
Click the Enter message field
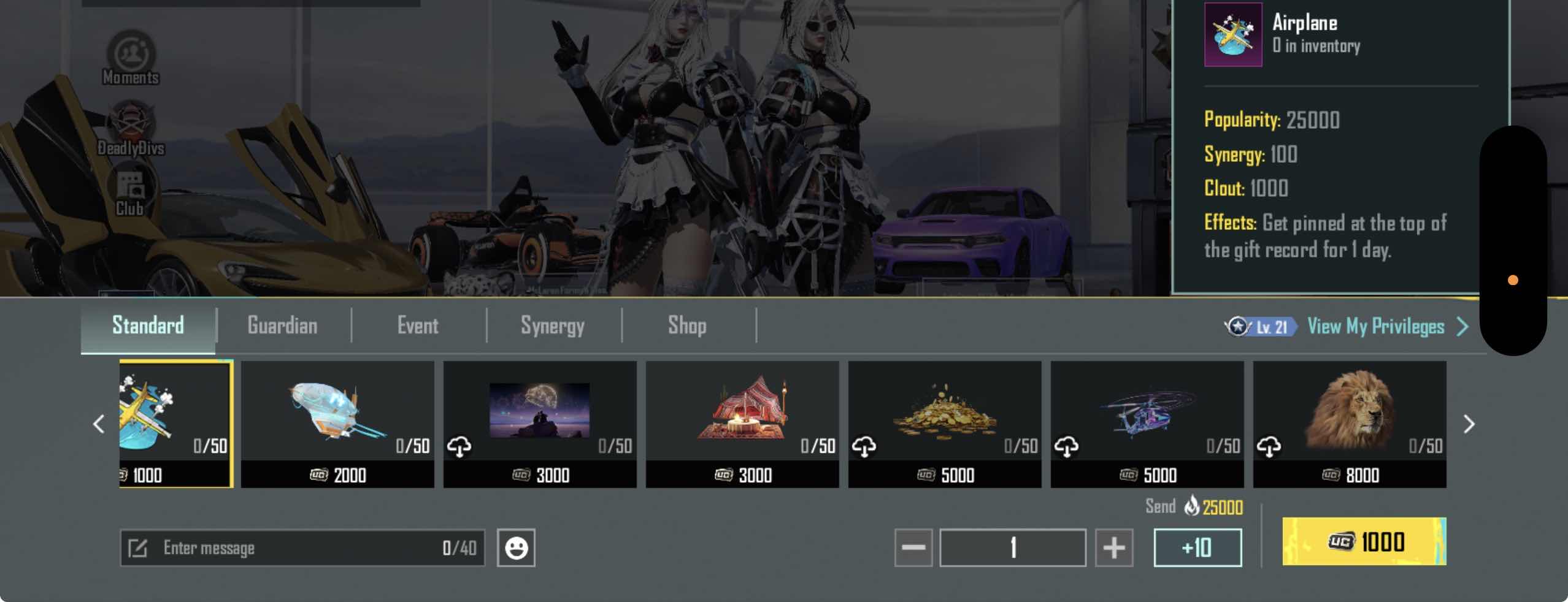[302, 547]
